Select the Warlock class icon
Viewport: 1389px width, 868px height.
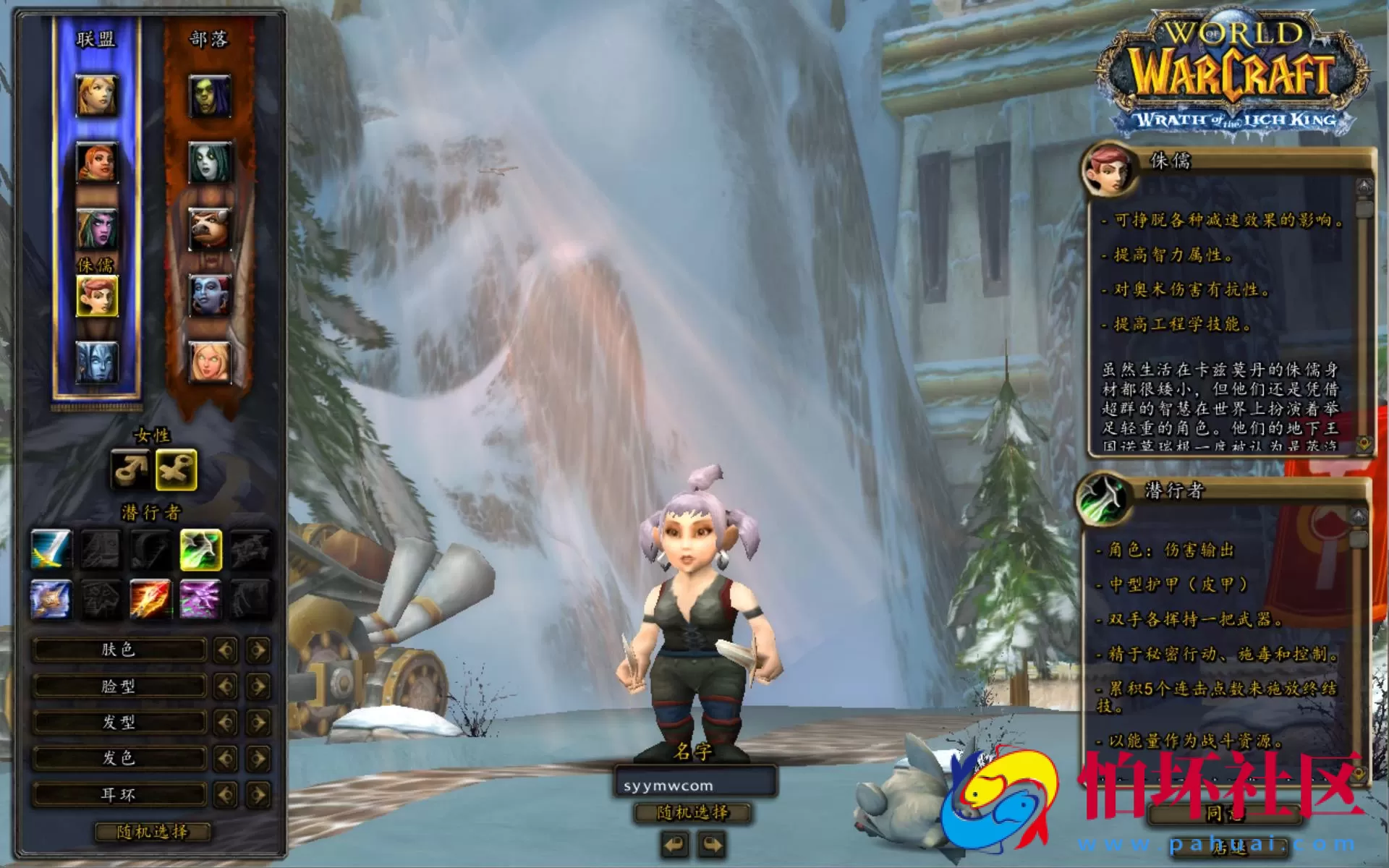click(x=201, y=600)
